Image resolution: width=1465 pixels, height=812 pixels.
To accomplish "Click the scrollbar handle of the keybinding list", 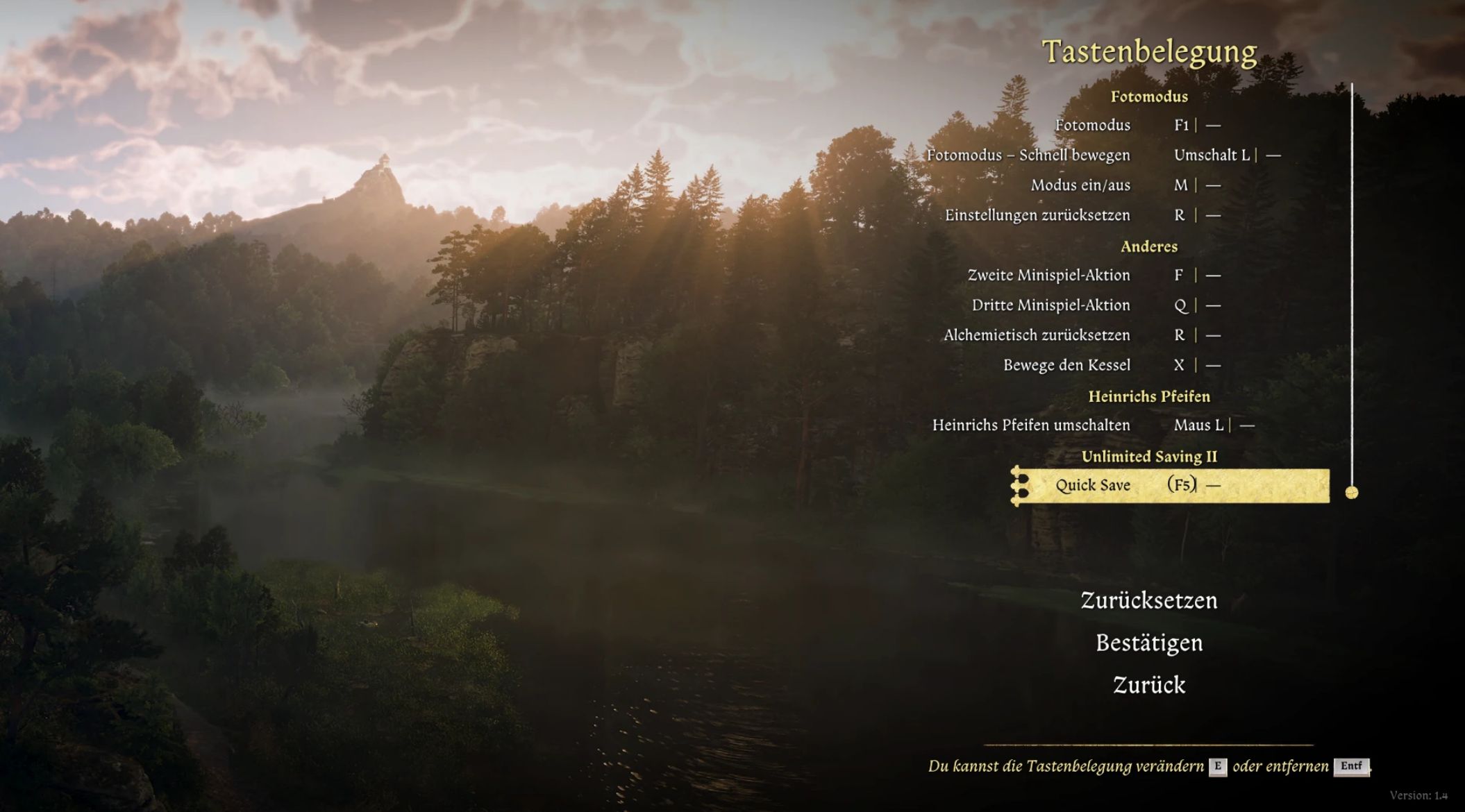I will pyautogui.click(x=1351, y=493).
